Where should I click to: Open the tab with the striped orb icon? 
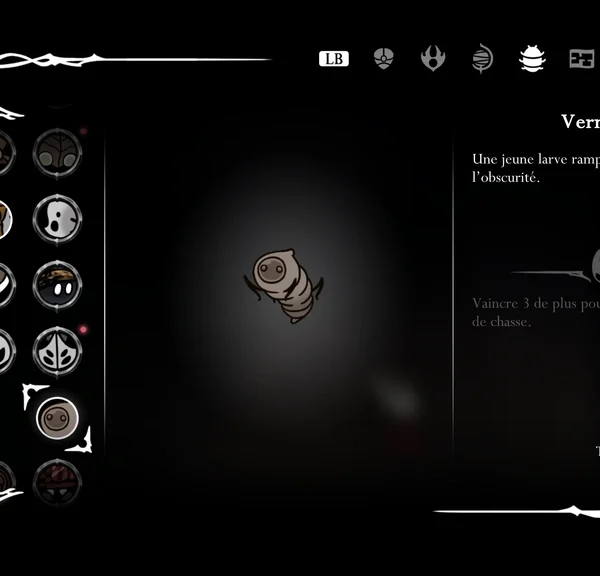(x=482, y=59)
